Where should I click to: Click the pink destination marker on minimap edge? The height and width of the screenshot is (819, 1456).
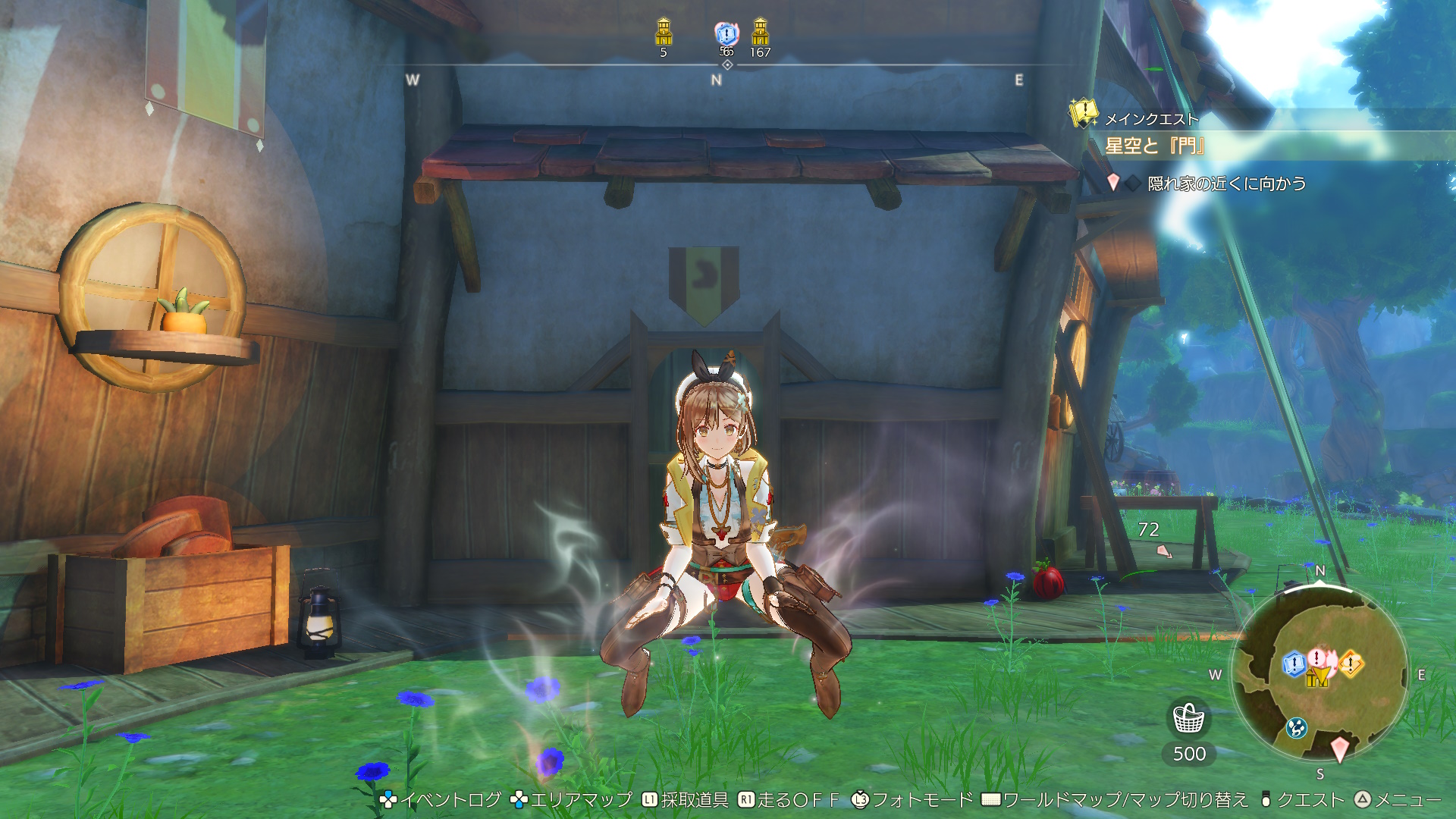pyautogui.click(x=1340, y=748)
